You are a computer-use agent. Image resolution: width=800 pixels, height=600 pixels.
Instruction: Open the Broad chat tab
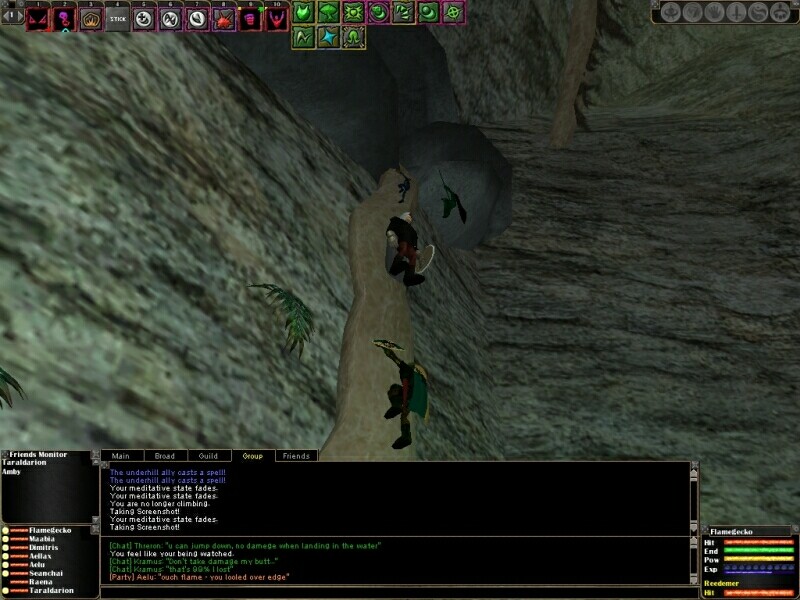(165, 456)
